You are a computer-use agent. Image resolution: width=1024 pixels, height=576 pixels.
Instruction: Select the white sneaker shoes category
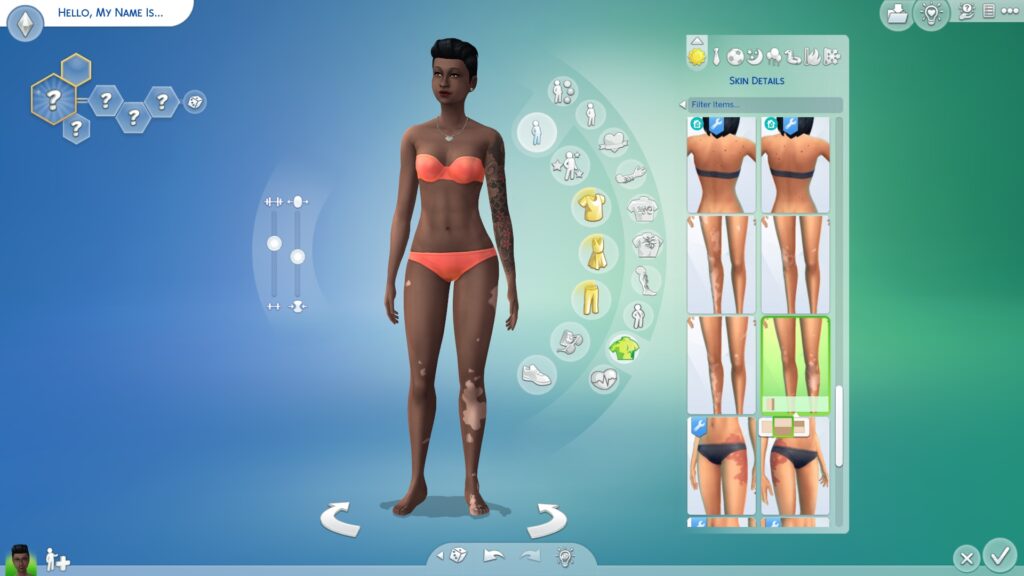click(537, 375)
